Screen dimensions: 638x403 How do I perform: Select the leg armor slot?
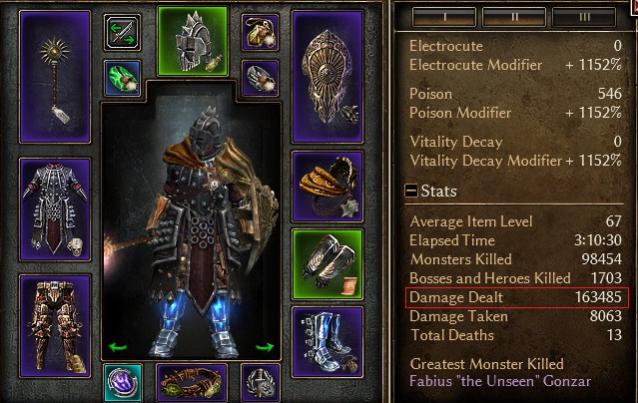tap(55, 310)
